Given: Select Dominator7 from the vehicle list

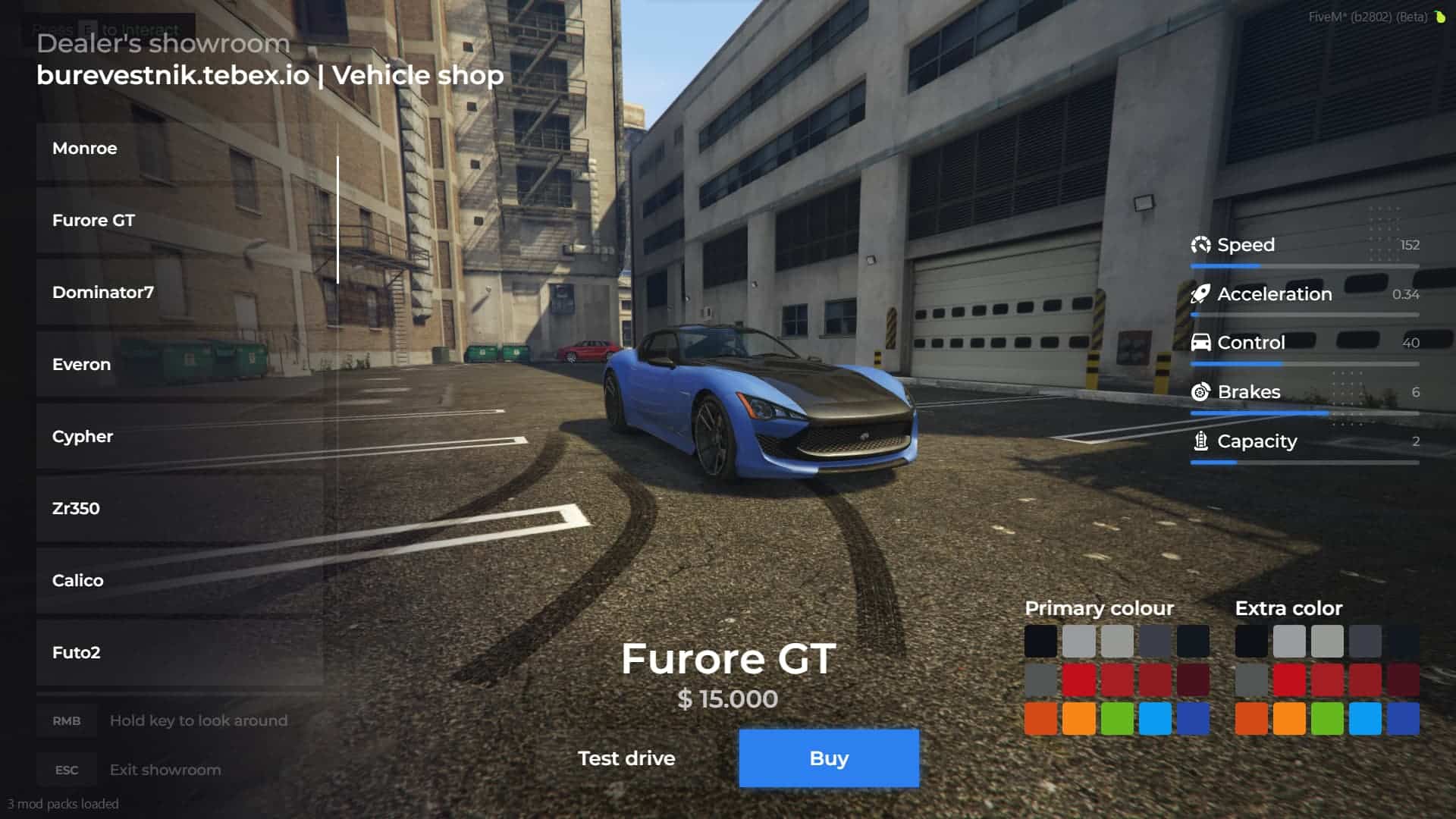Looking at the screenshot, I should point(103,292).
